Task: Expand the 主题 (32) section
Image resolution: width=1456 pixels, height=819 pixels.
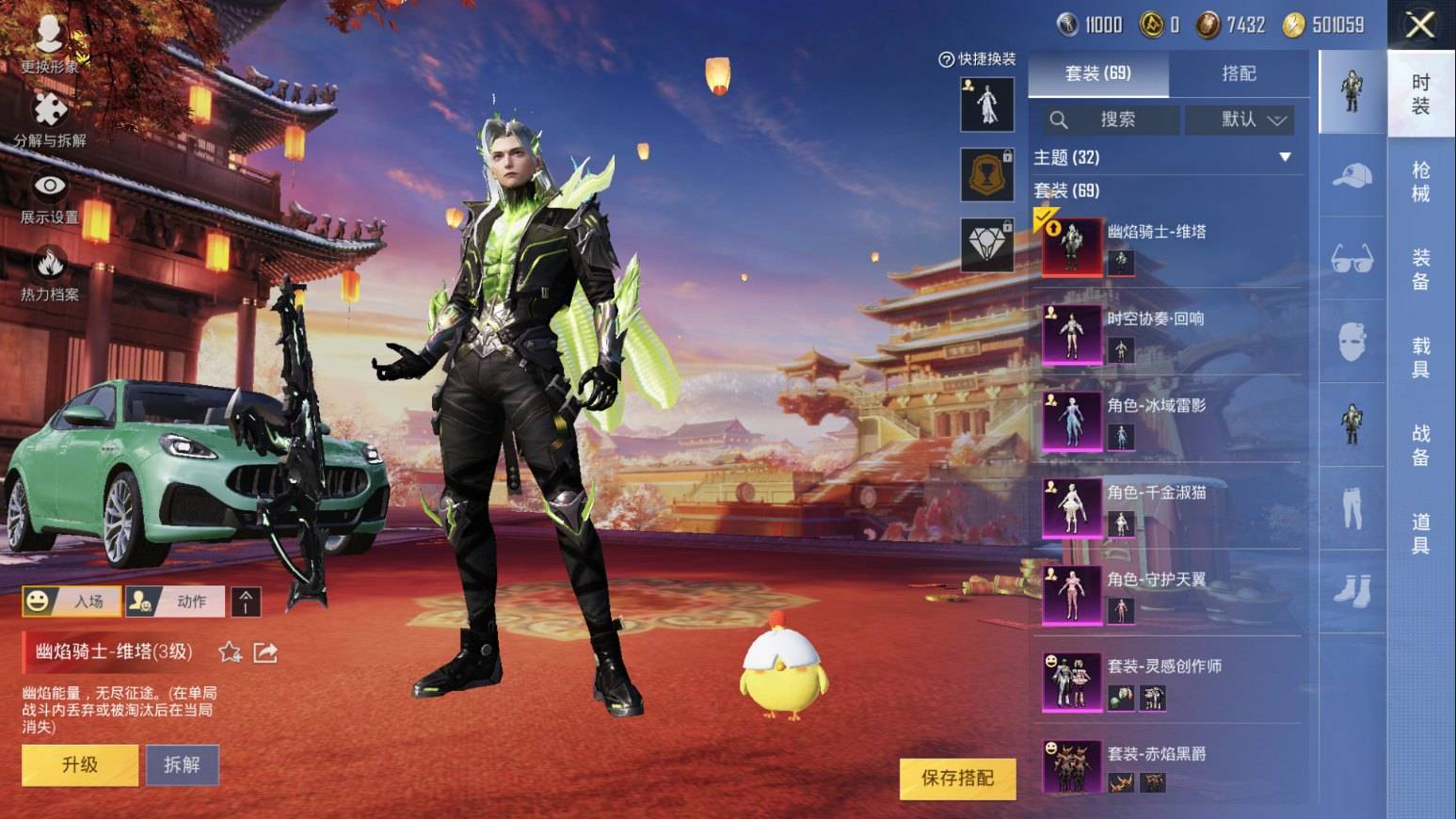Action: tap(1284, 157)
